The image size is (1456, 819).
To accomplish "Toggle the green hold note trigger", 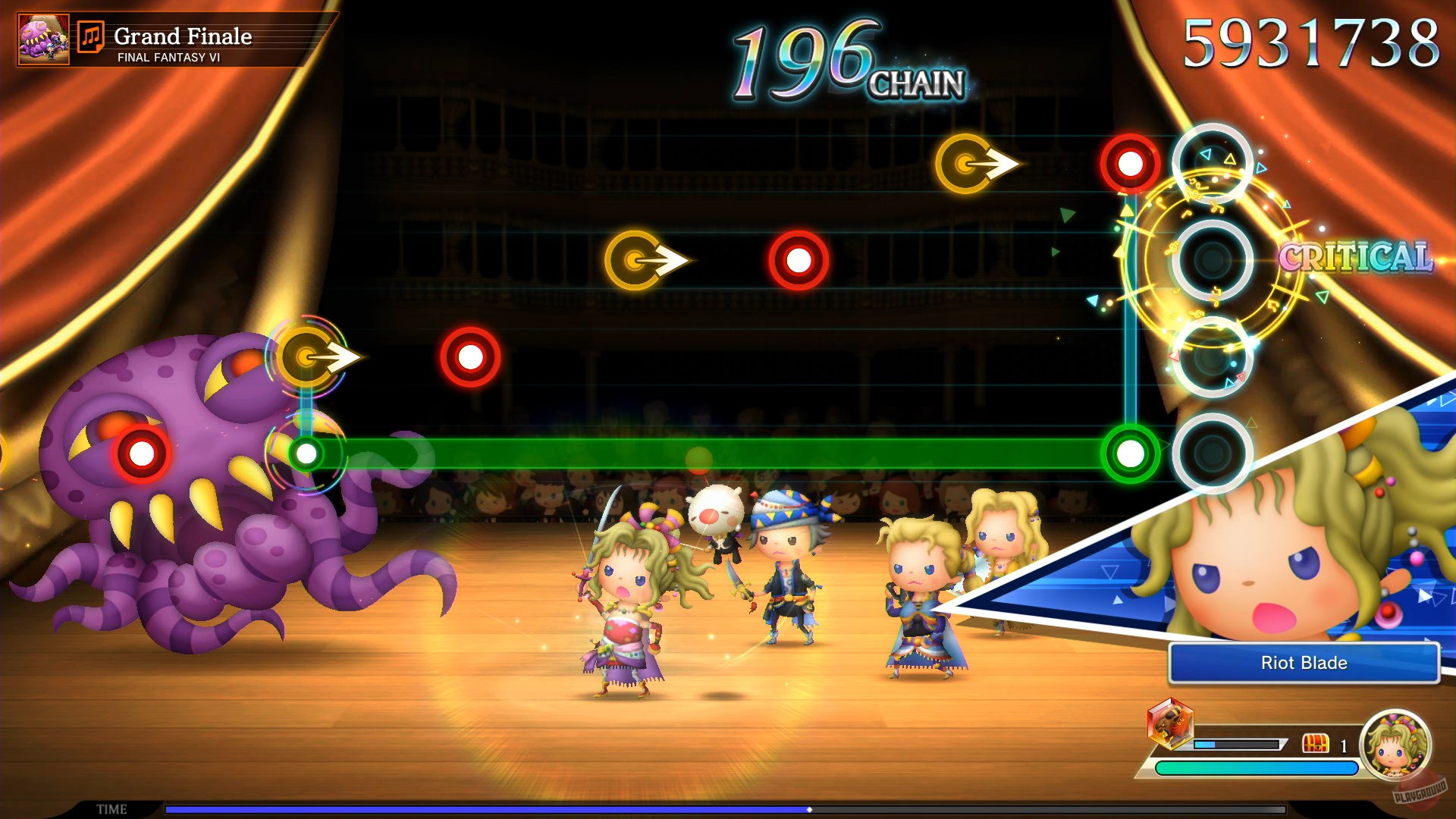I will 1129,453.
